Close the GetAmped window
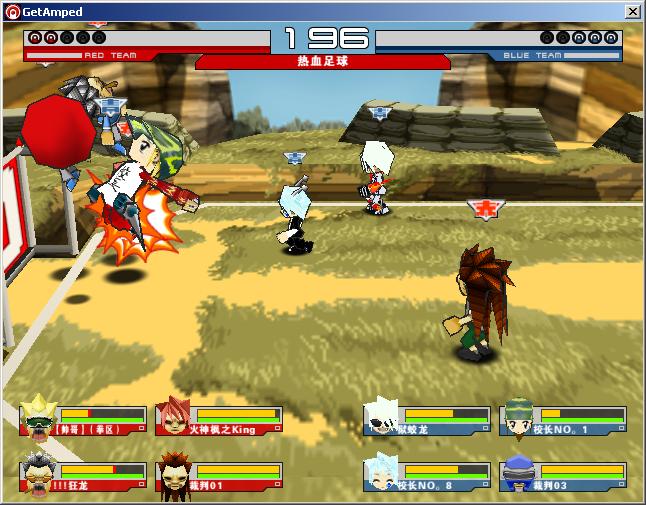Viewport: 646px width, 505px height. pos(633,11)
